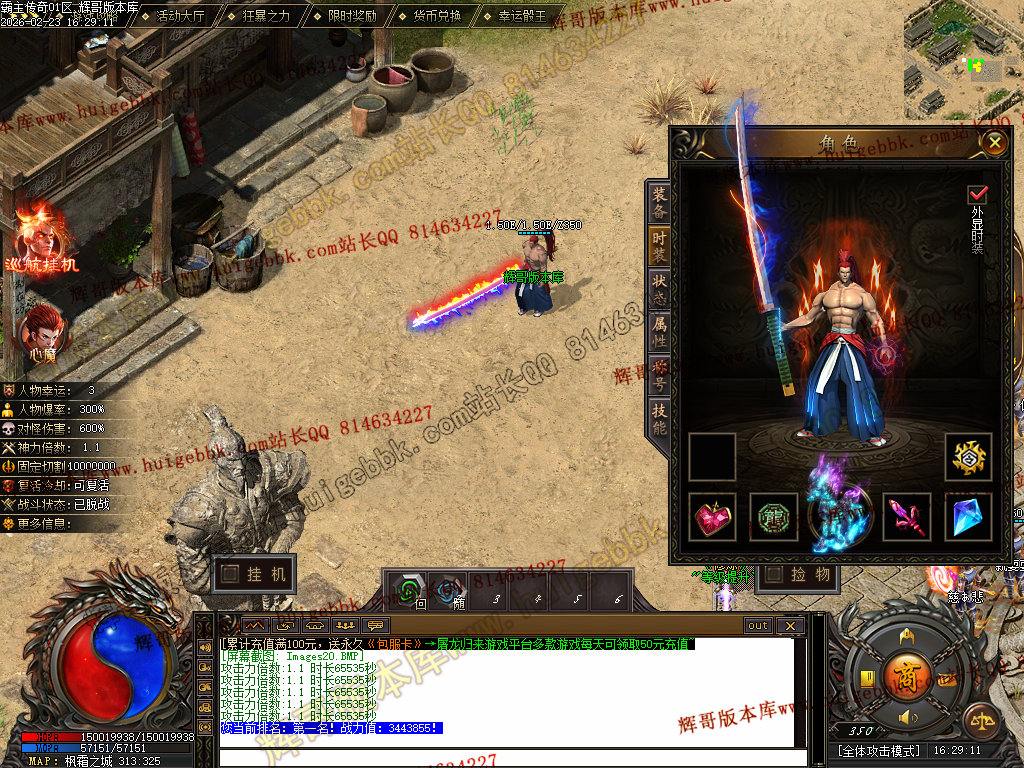
Task: Toggle the 挂机 auto-fight checkbox
Action: [231, 574]
